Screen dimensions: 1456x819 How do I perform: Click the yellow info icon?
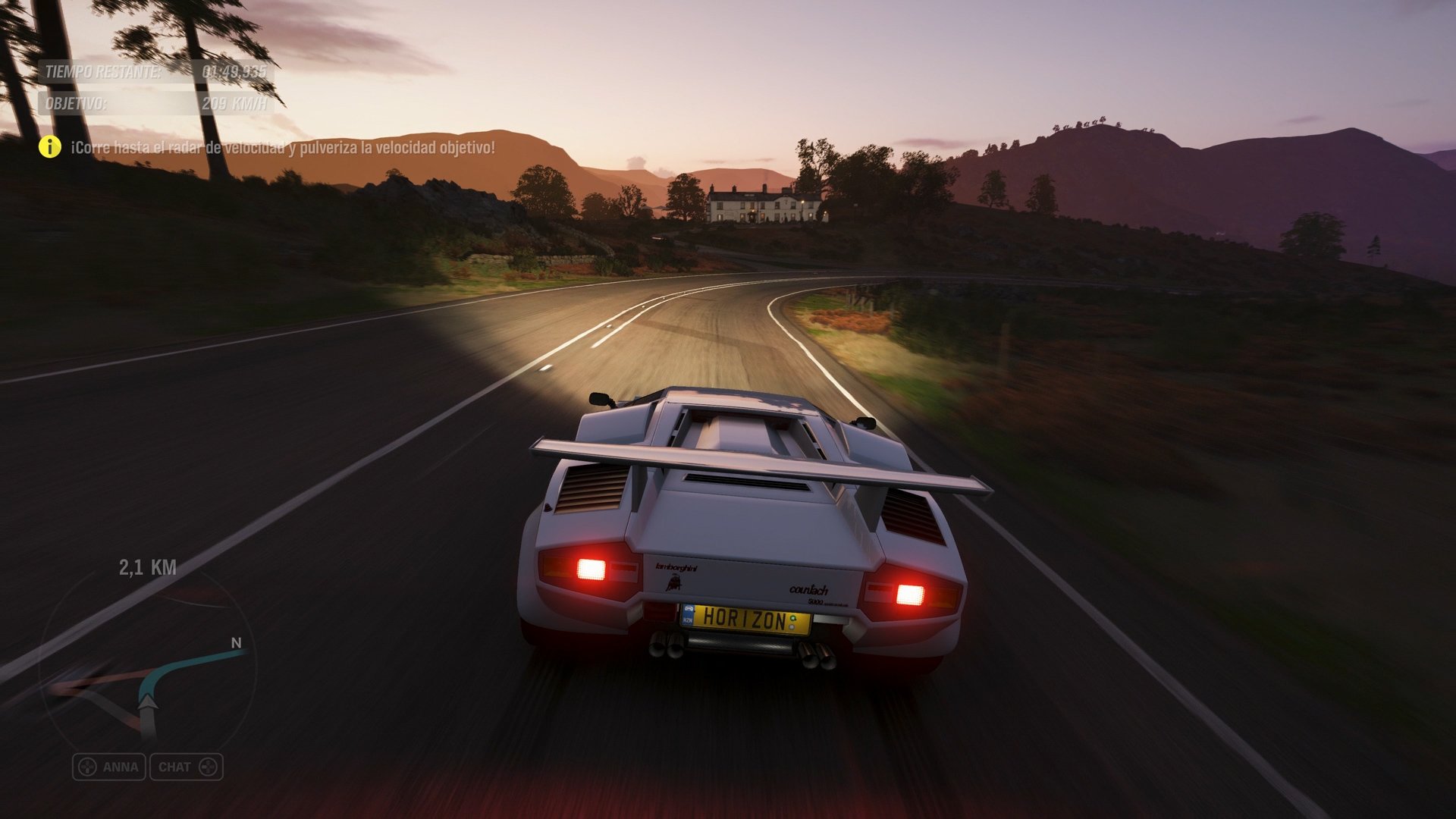tap(49, 147)
